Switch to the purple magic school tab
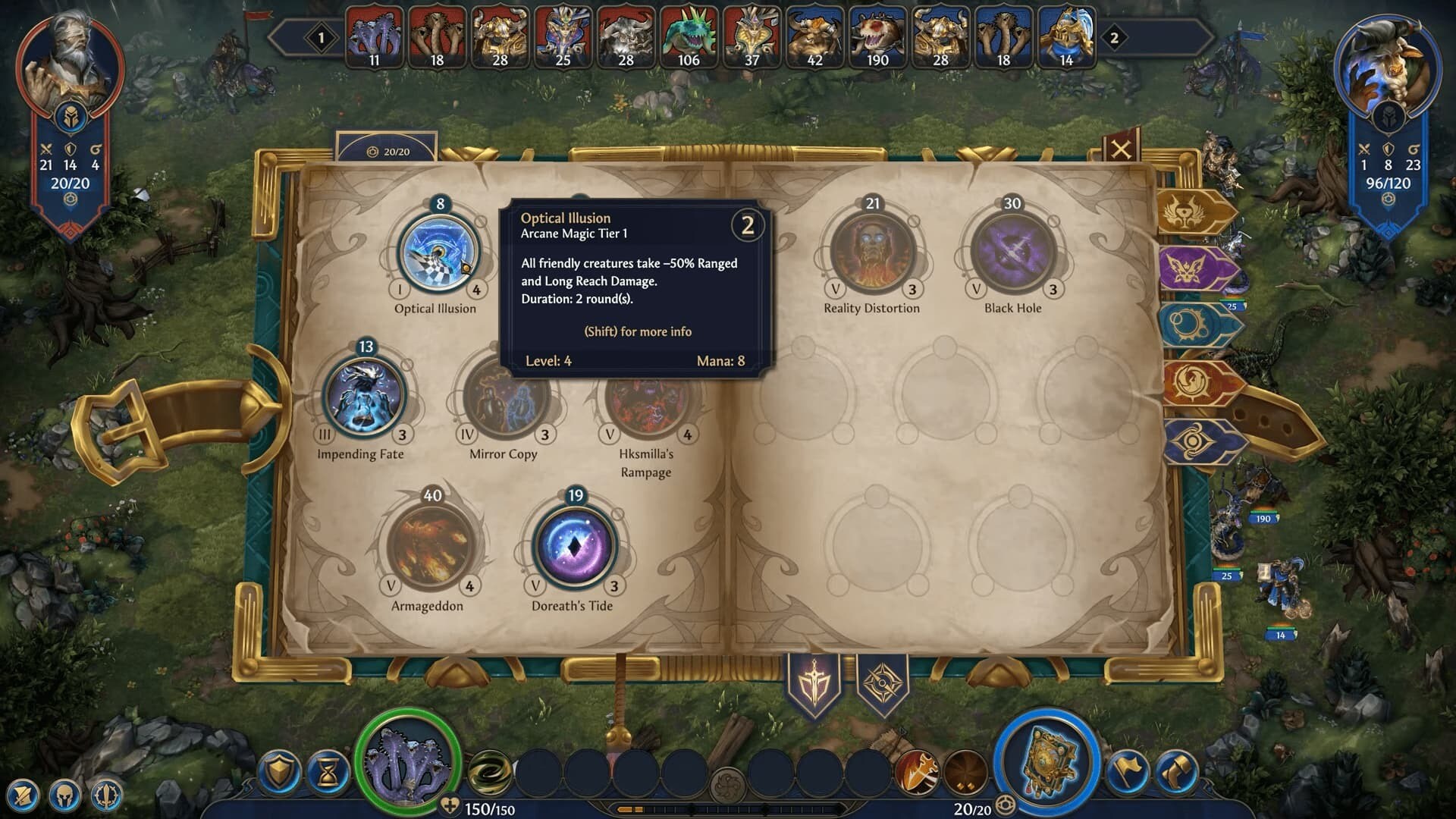The width and height of the screenshot is (1456, 819). (1195, 269)
